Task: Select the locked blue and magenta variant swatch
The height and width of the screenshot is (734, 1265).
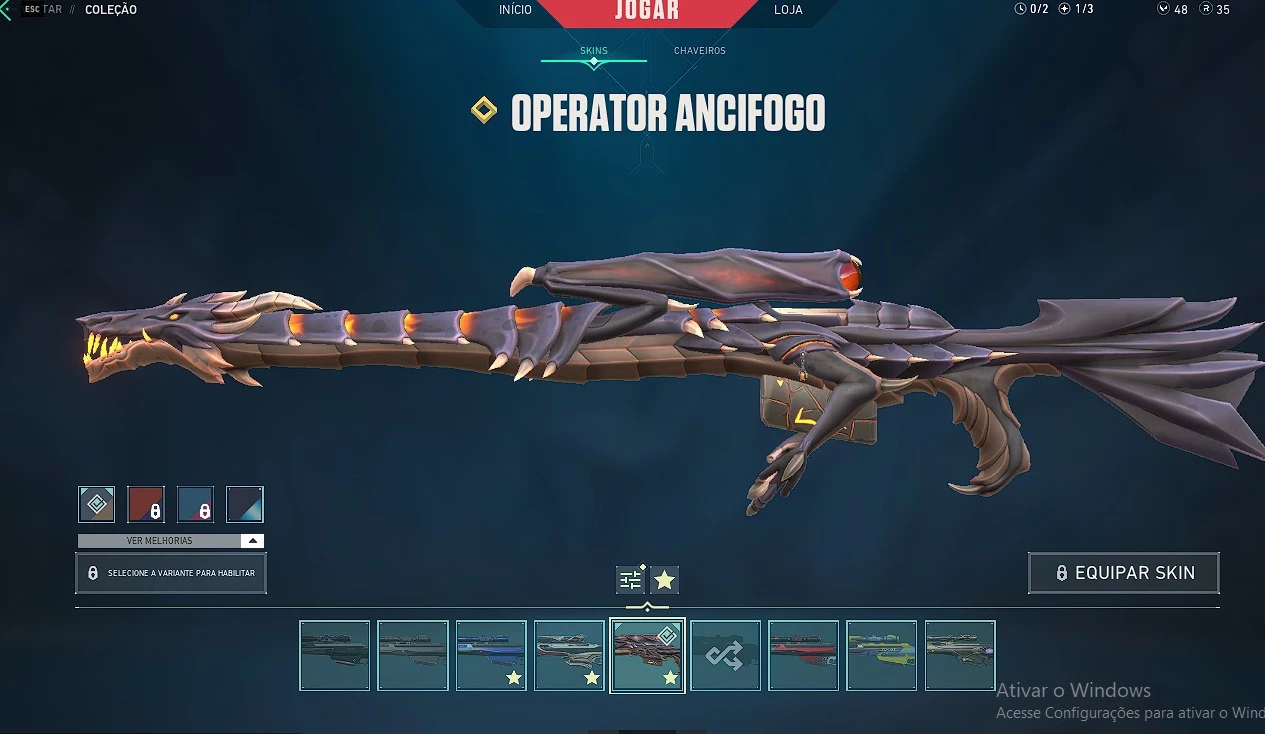Action: 195,504
